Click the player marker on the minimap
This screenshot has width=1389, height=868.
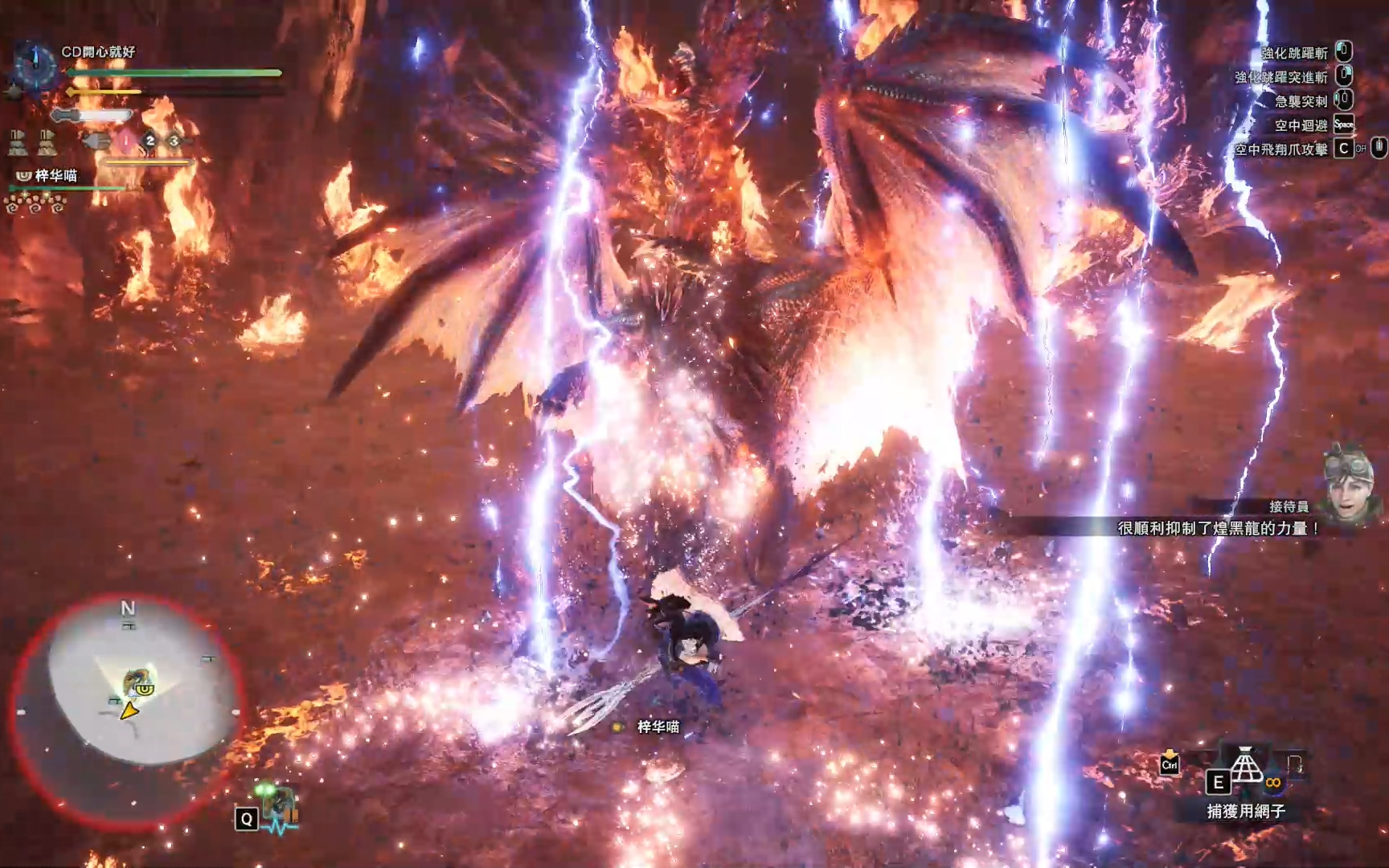click(129, 711)
